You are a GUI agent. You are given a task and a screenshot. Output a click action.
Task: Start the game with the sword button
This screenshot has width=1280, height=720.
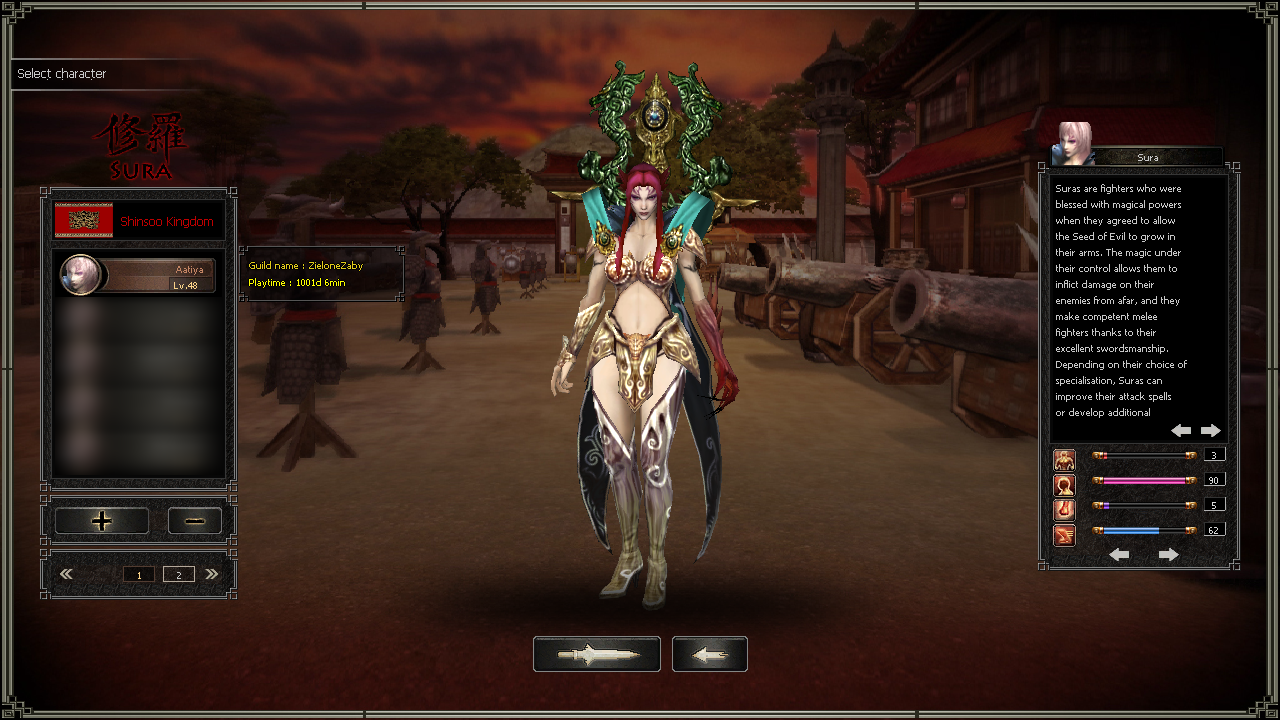click(x=597, y=654)
